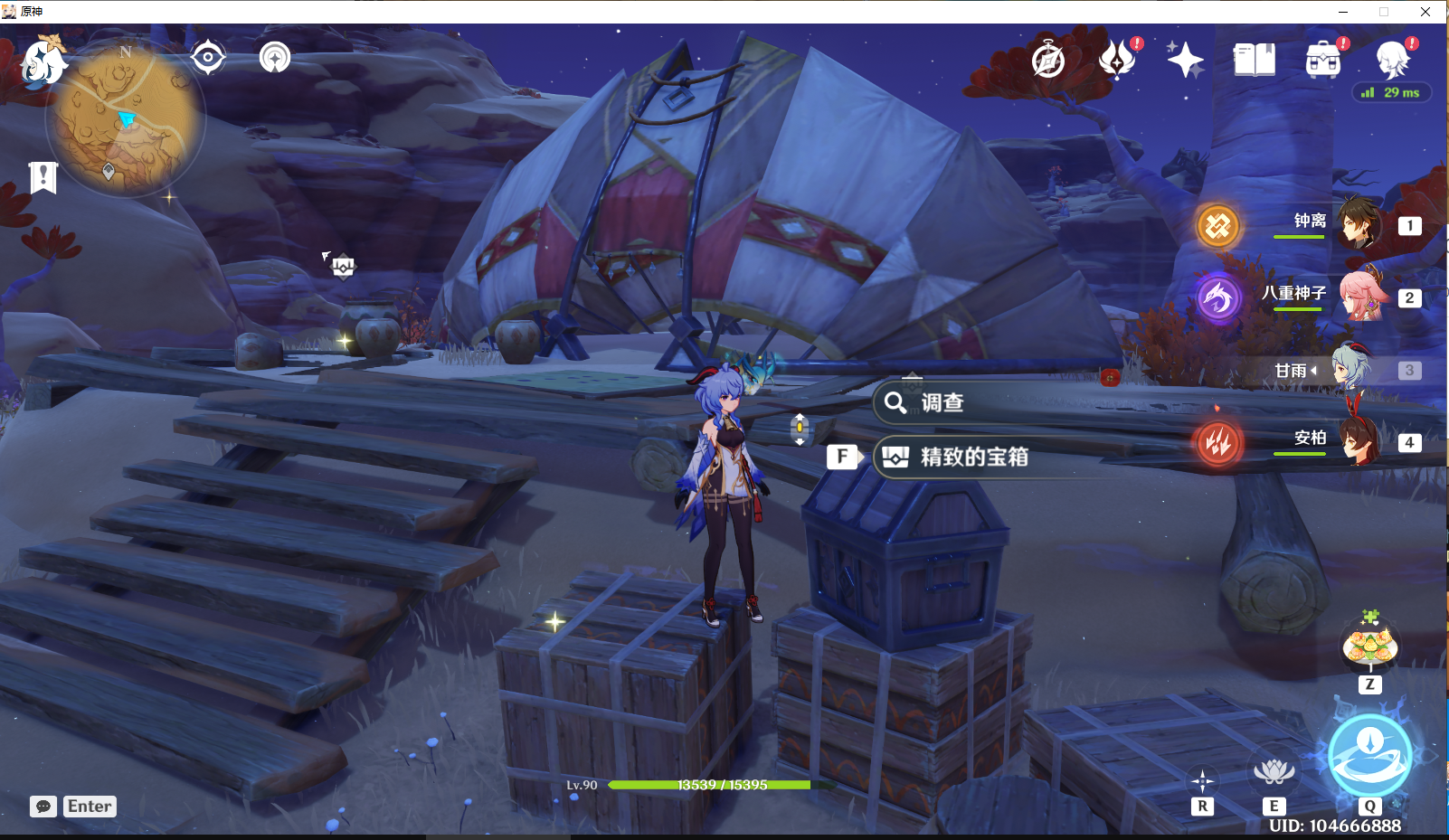The image size is (1449, 840).
Task: Click the Enter chat button
Action: (x=89, y=806)
